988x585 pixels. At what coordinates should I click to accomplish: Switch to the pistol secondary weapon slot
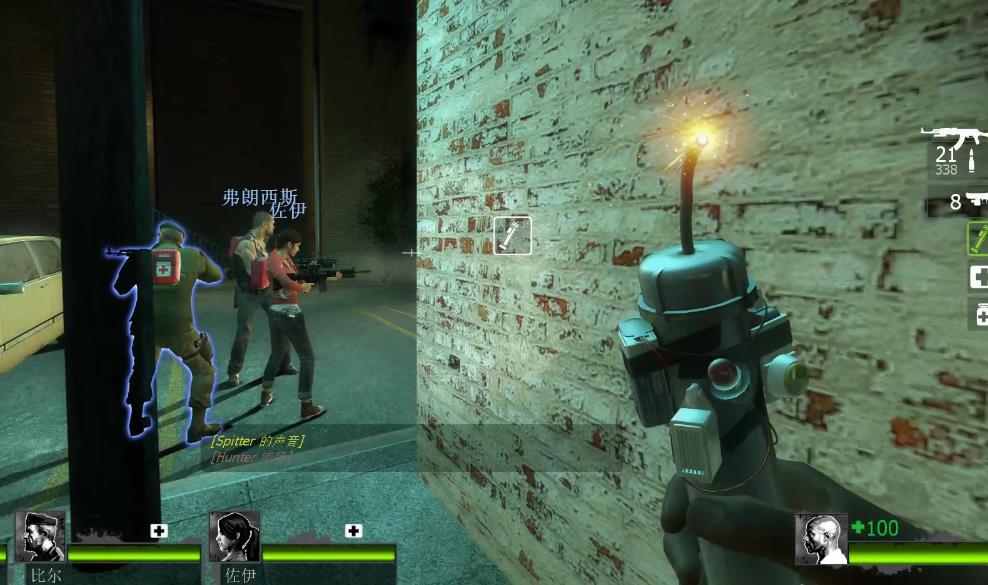966,202
